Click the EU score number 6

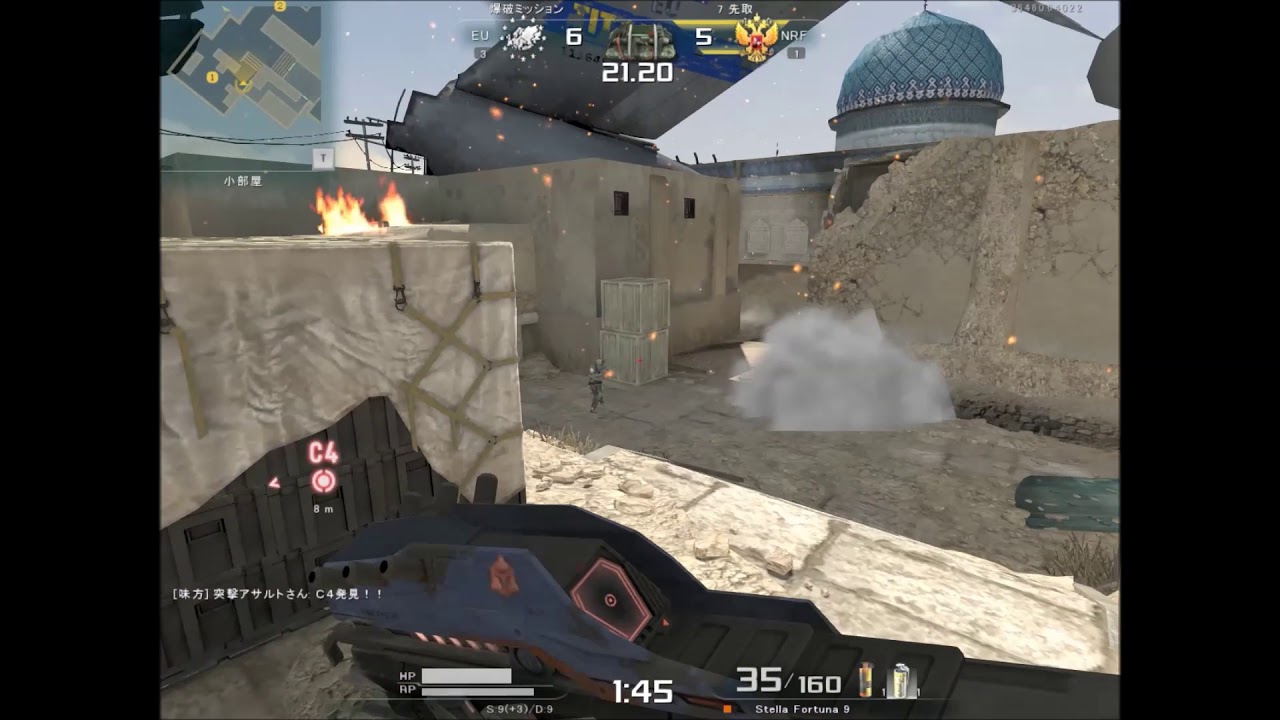point(572,36)
